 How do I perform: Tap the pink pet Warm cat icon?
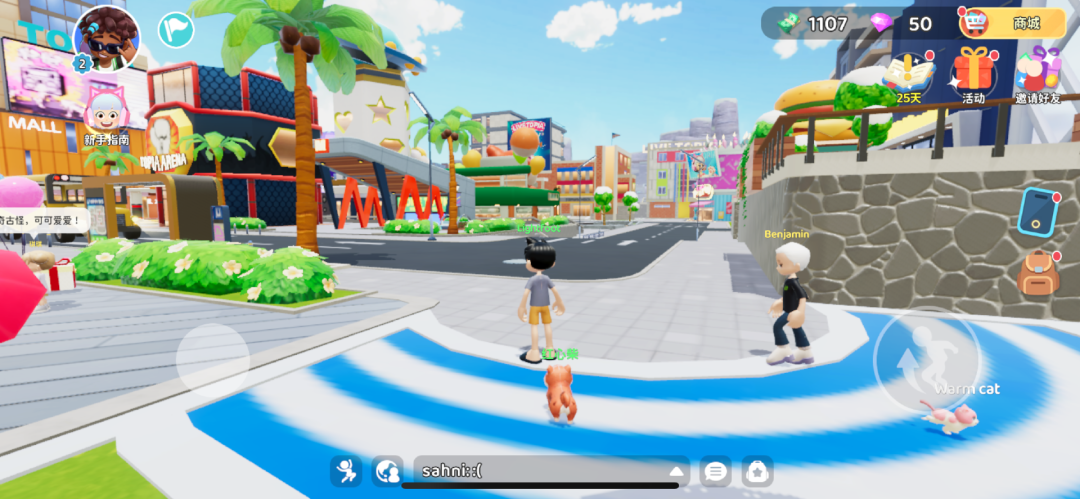click(951, 416)
